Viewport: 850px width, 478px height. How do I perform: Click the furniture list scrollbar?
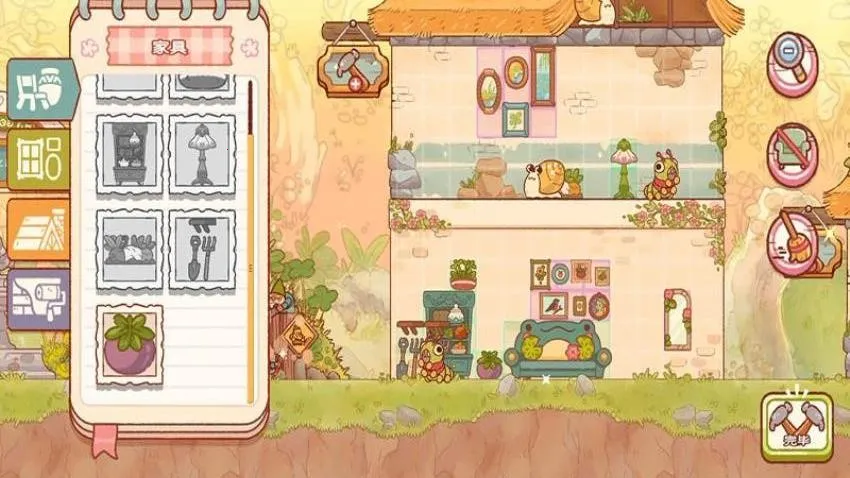pyautogui.click(x=250, y=240)
